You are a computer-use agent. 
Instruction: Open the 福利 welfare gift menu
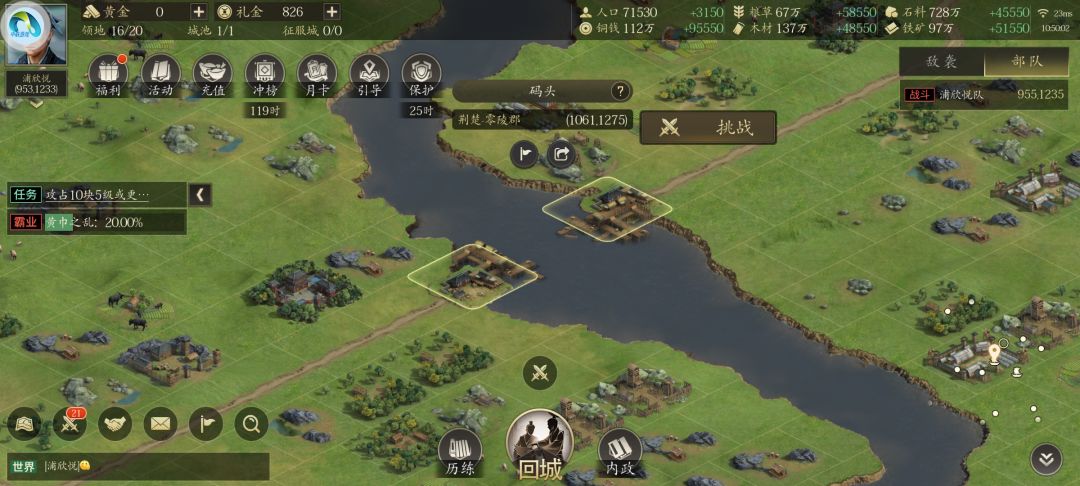coord(109,74)
